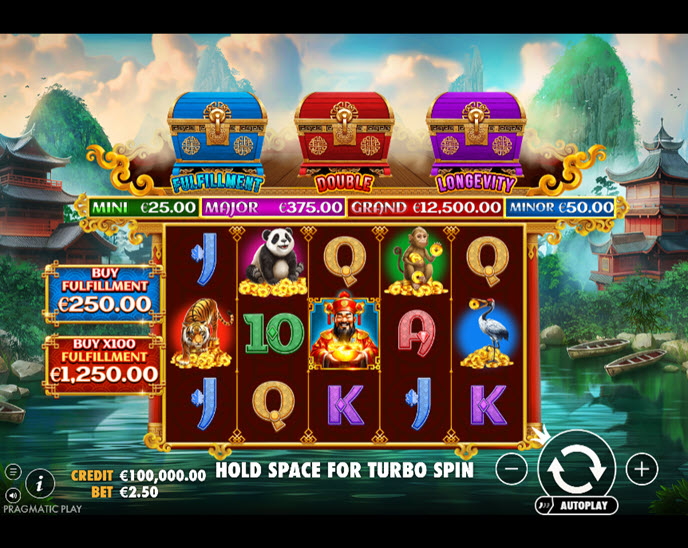Image resolution: width=688 pixels, height=548 pixels.
Task: Decrease the bet with the minus button
Action: [x=511, y=468]
